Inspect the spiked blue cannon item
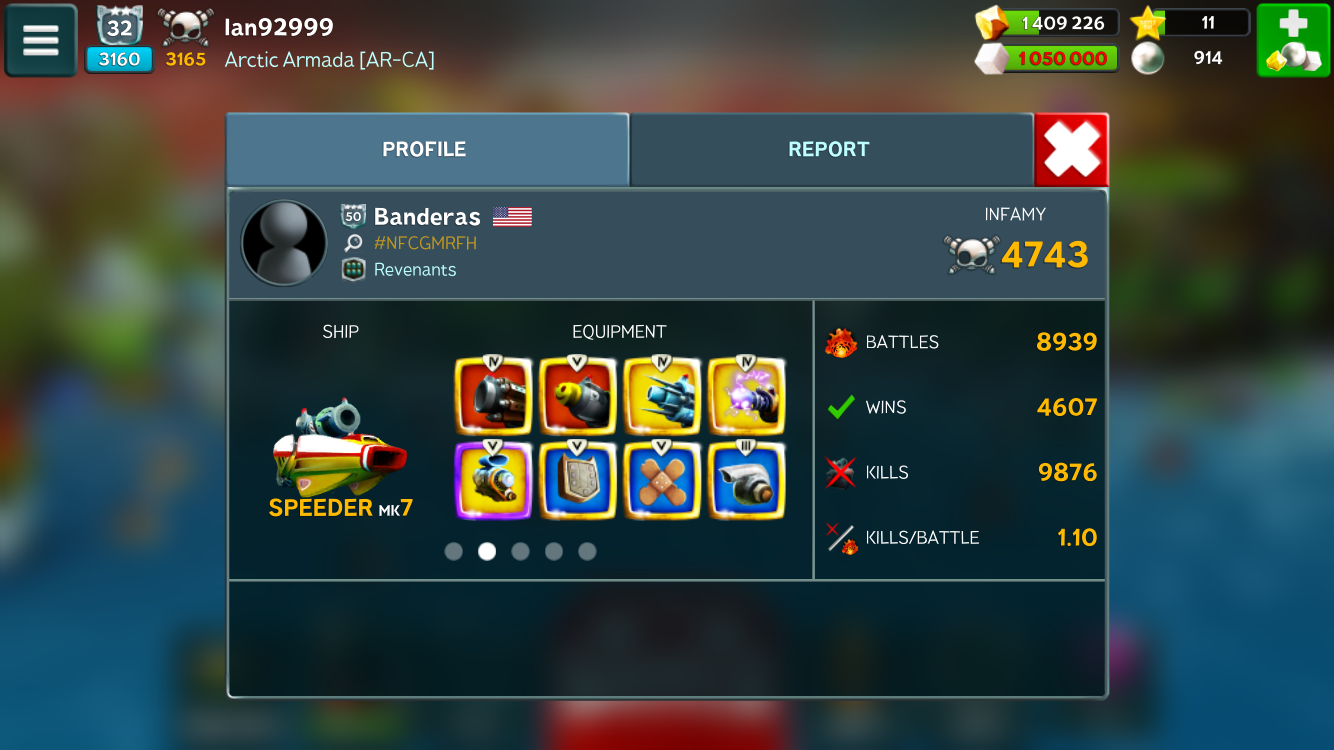This screenshot has height=750, width=1334. pos(662,395)
